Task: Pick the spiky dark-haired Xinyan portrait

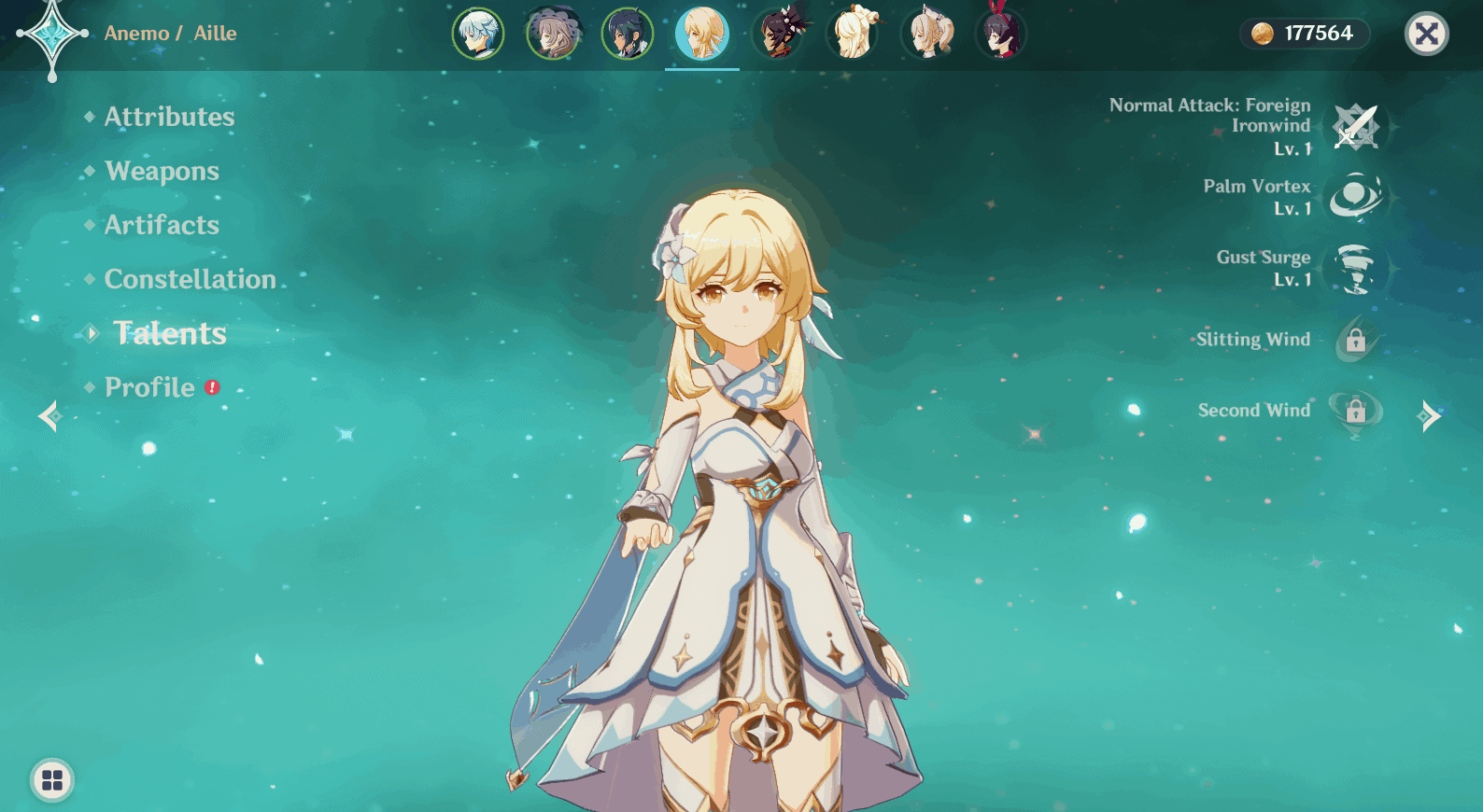Action: tap(778, 34)
